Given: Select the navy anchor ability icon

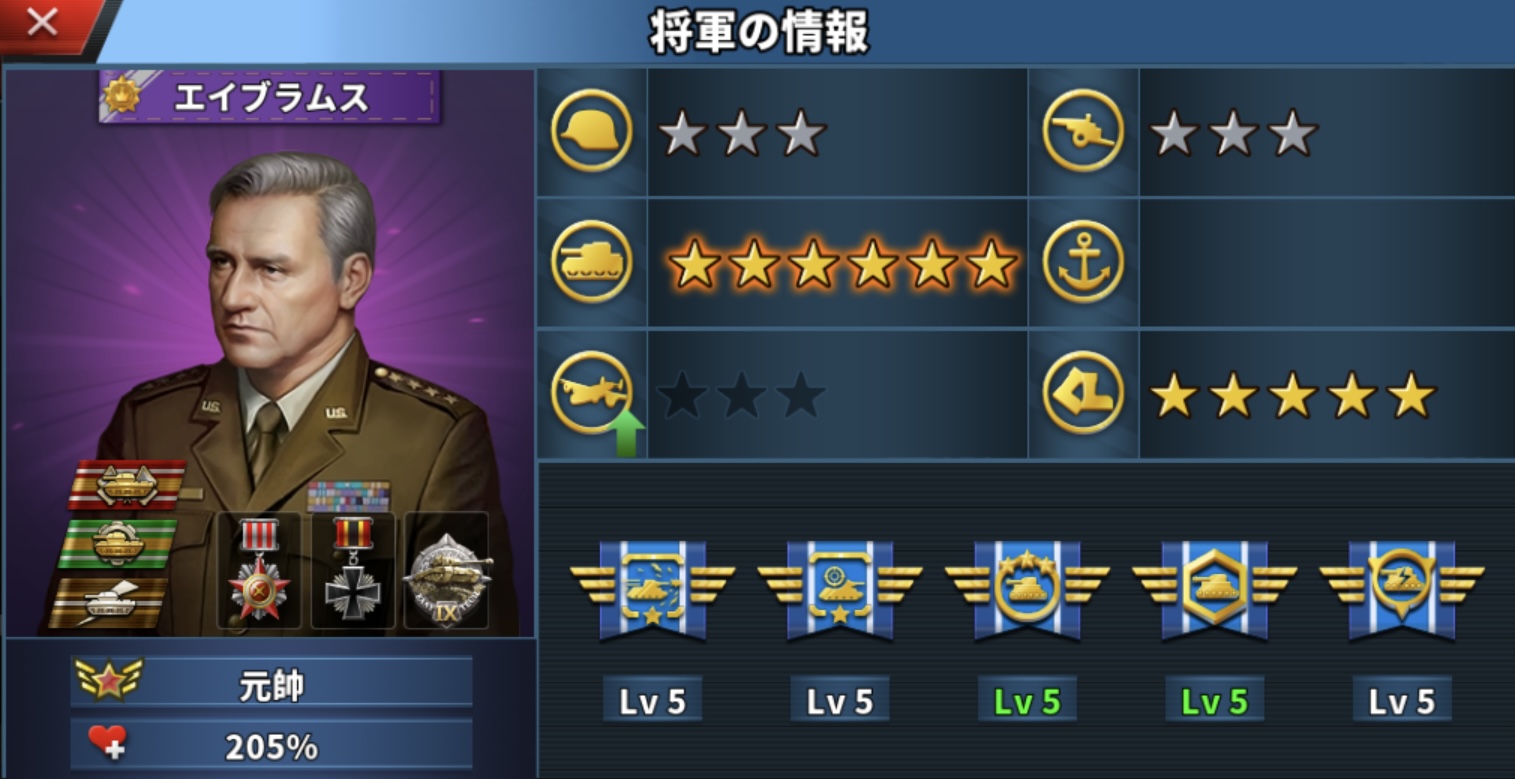Looking at the screenshot, I should coord(1083,262).
